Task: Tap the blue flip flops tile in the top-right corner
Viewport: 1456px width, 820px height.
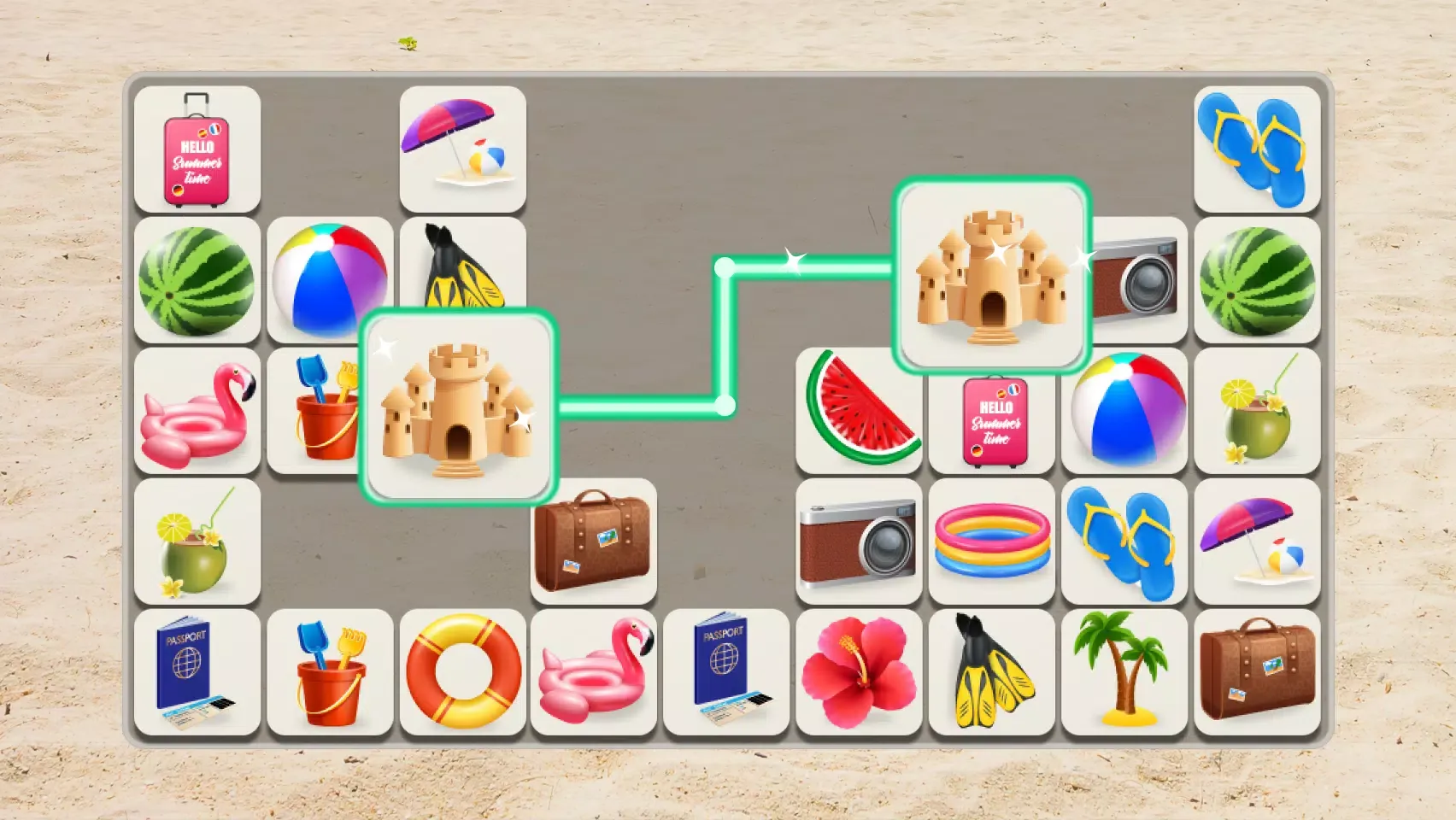Action: [x=1255, y=151]
